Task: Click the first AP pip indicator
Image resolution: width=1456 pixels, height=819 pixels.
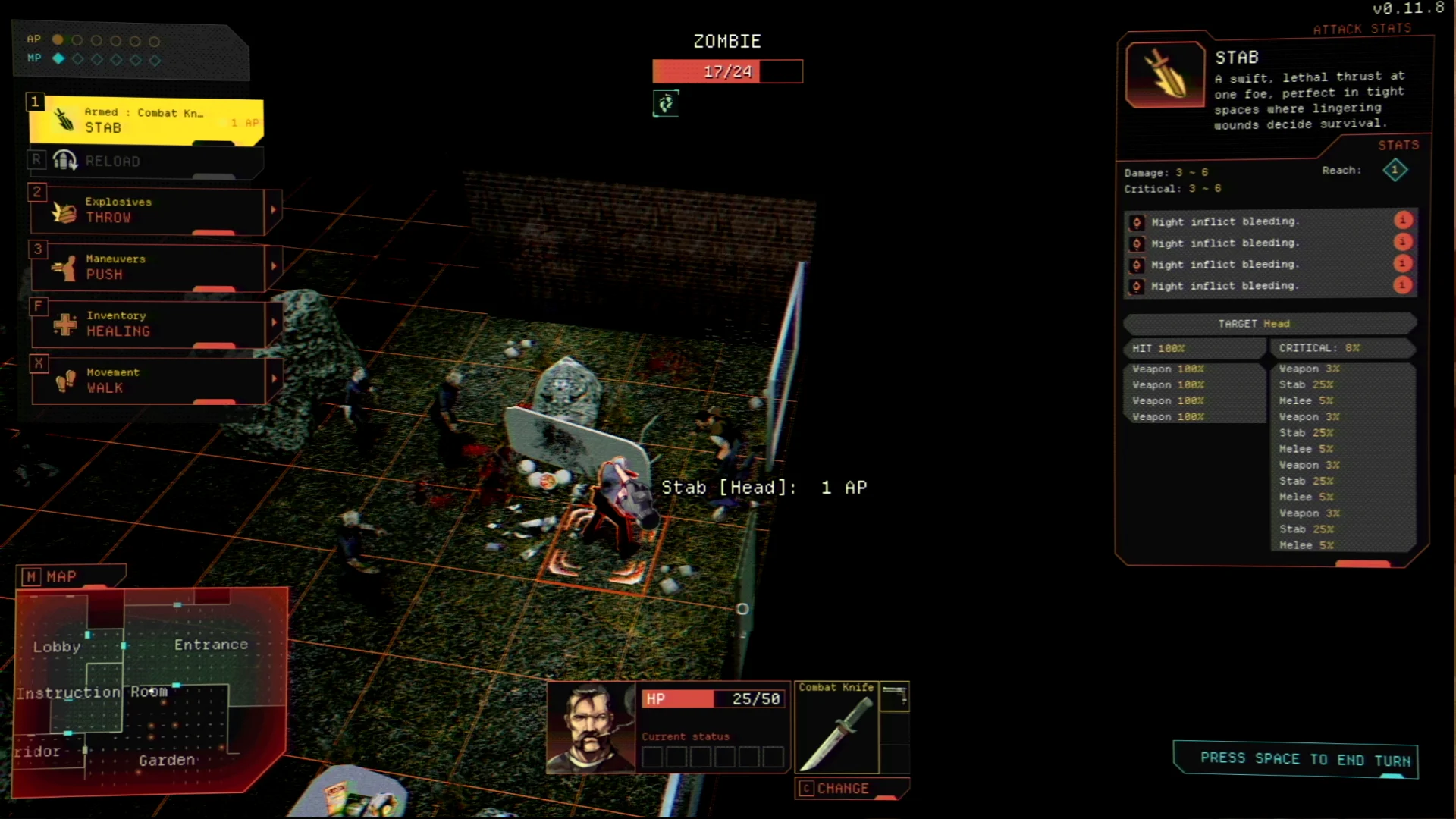Action: 58,39
